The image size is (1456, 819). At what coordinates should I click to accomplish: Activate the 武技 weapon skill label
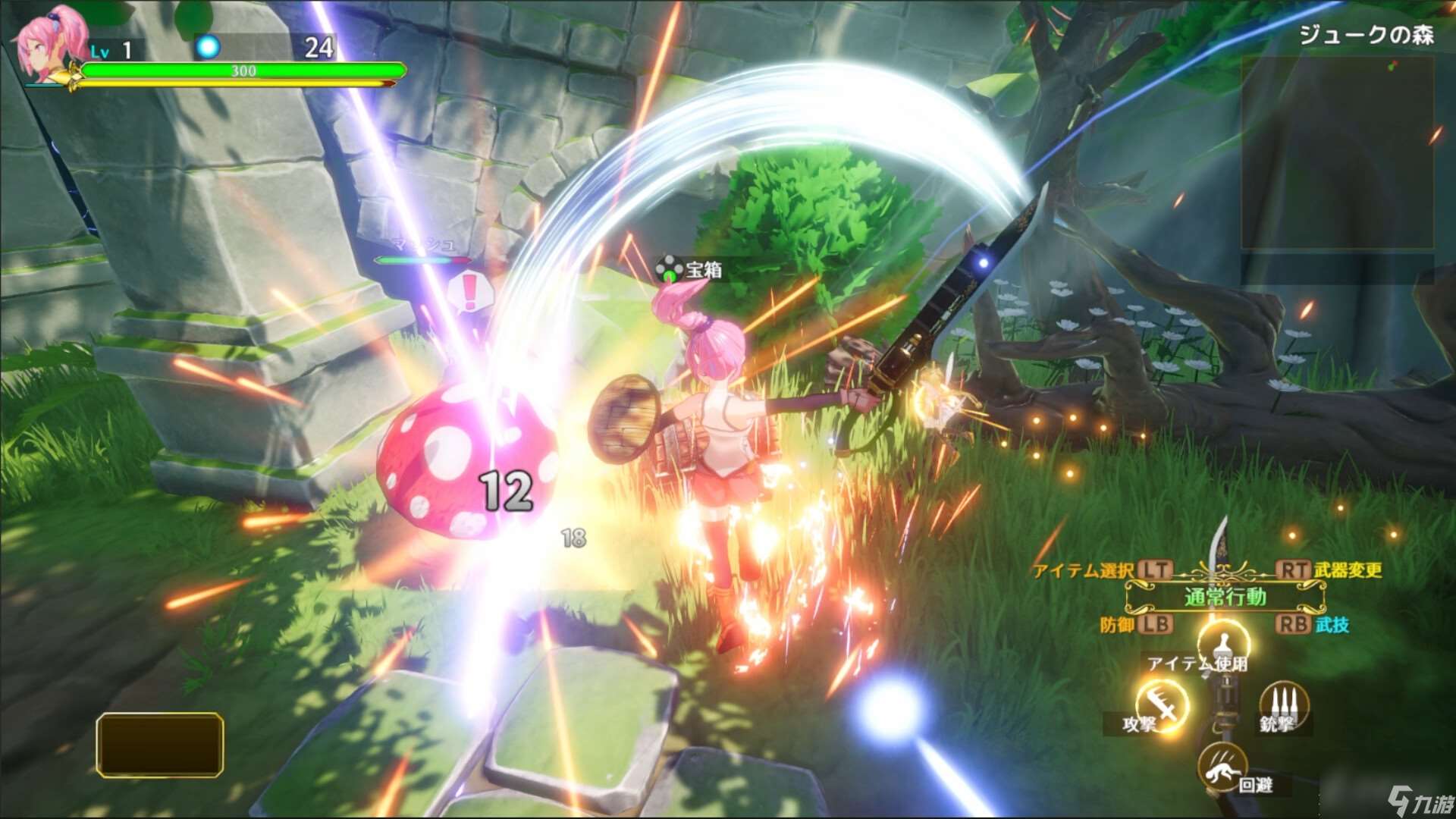point(1332,625)
